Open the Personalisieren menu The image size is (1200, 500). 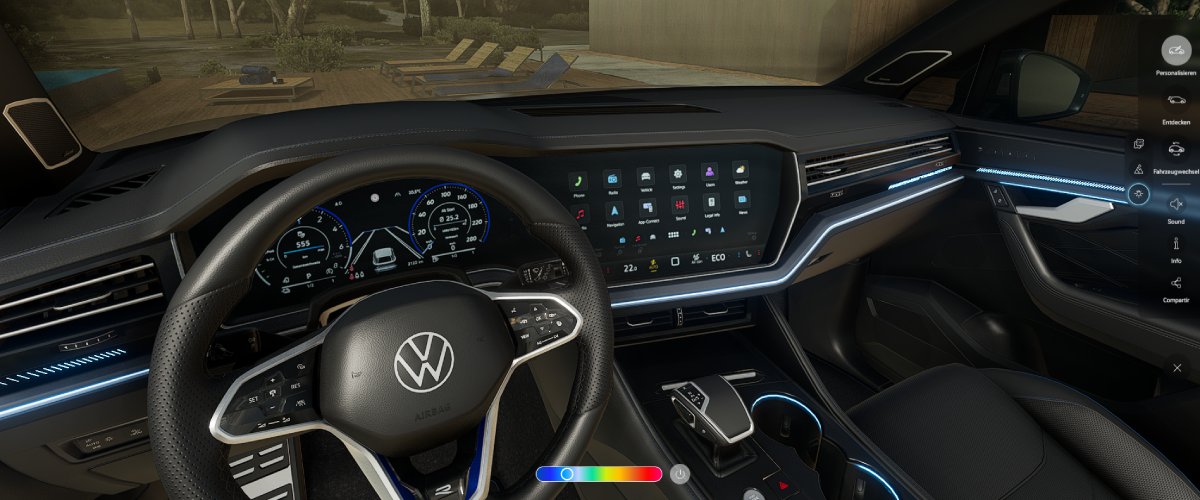coord(1176,50)
